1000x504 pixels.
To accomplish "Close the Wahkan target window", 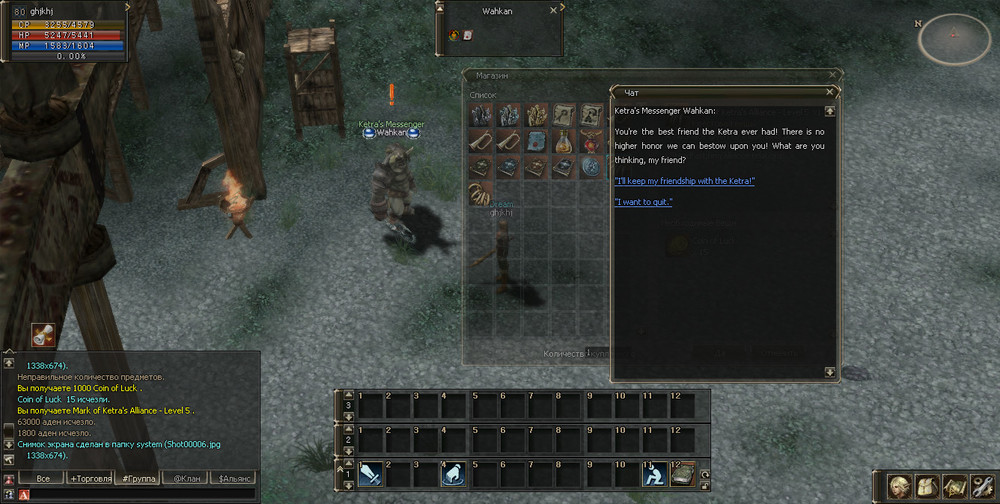I will point(554,10).
